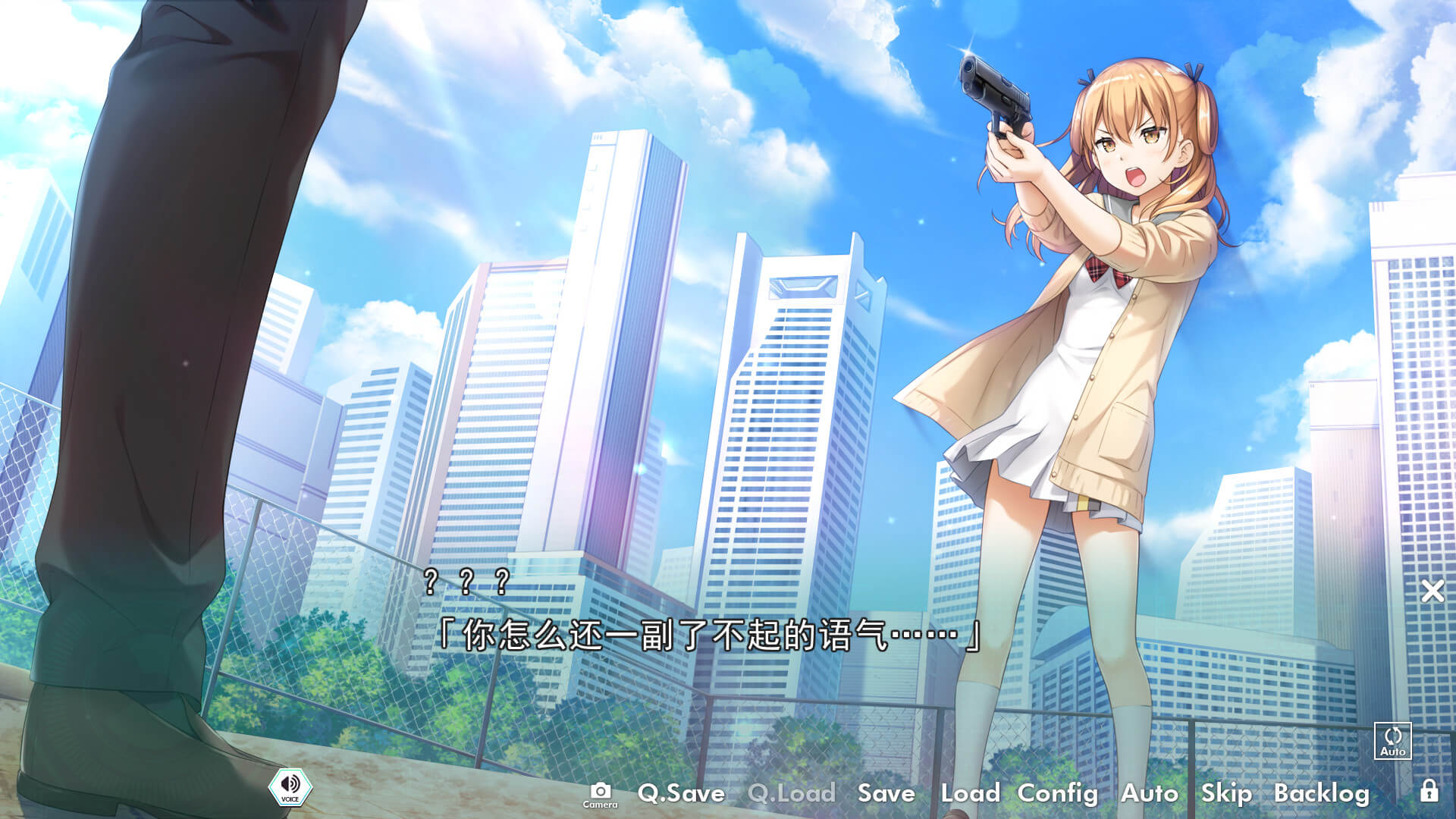Toggle the padlock icon
This screenshot has width=1456, height=819.
point(1429,791)
